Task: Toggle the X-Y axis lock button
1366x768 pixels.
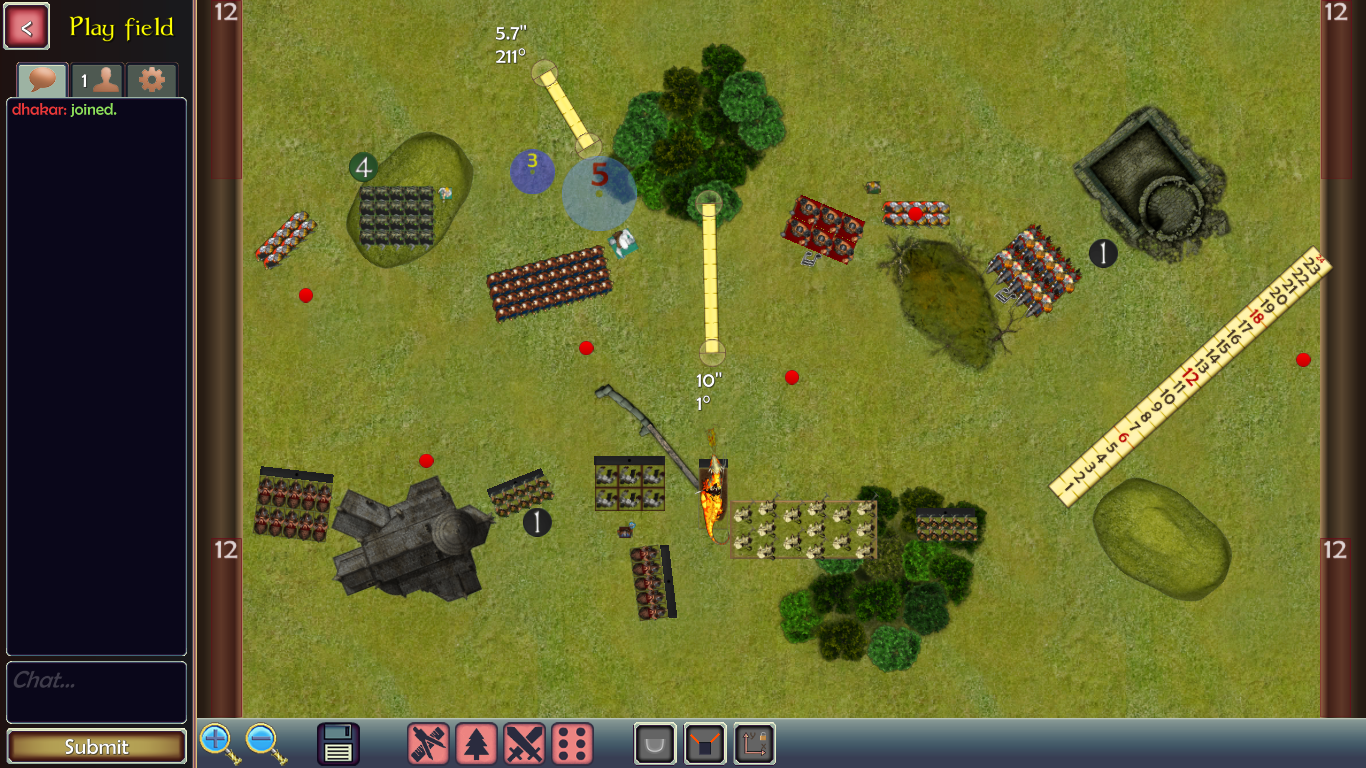Action: [x=754, y=744]
